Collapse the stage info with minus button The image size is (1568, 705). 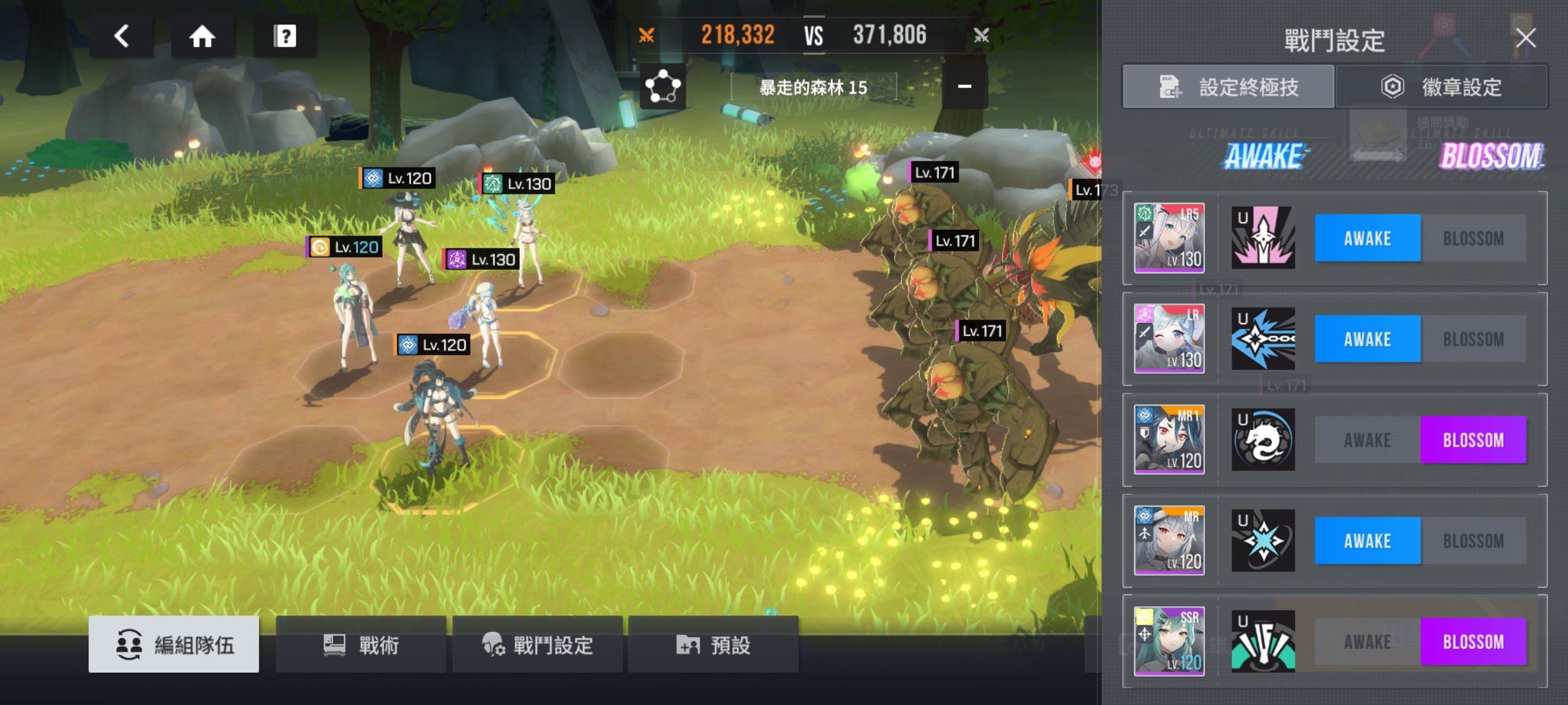pos(964,86)
